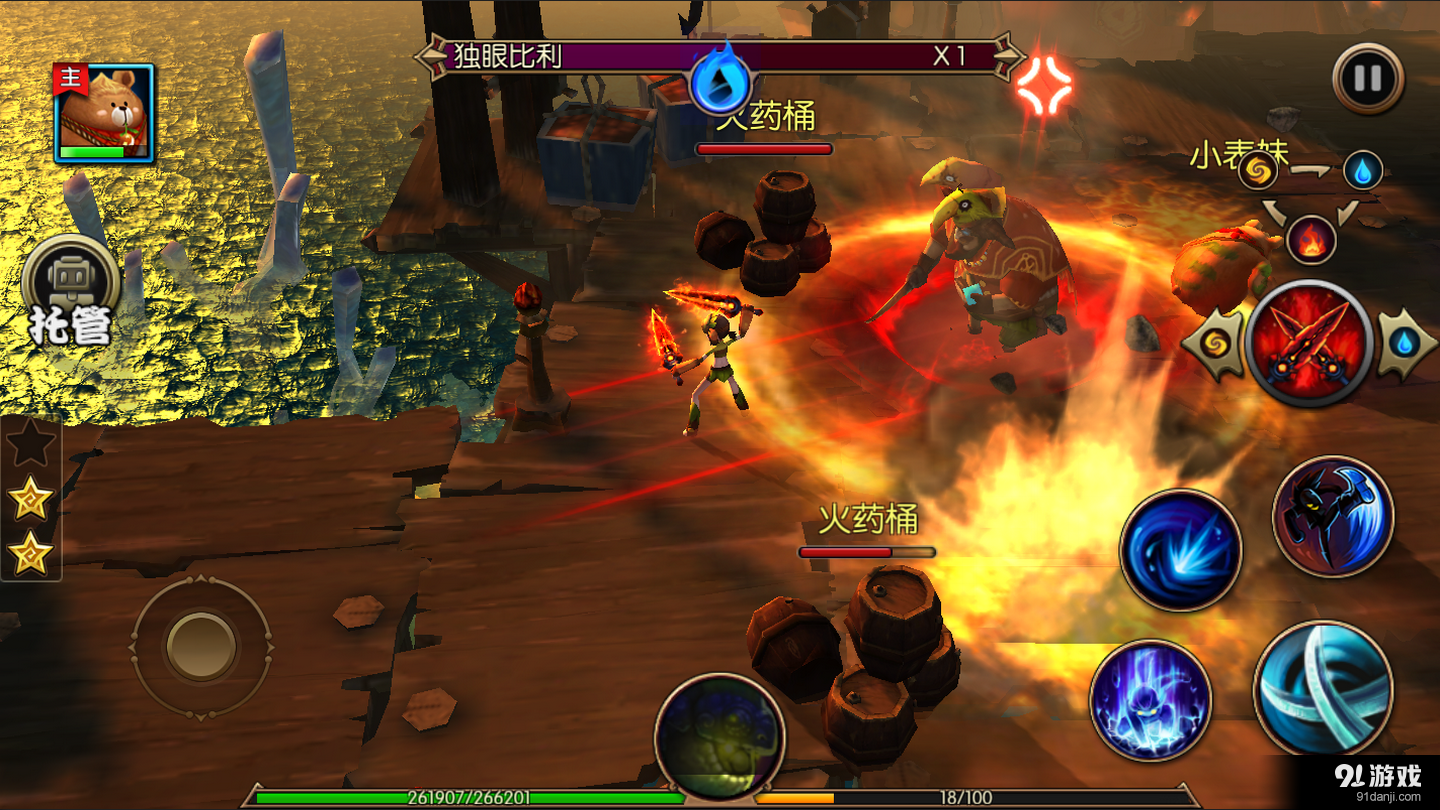Switch element with the right water-drop arrow
The width and height of the screenshot is (1440, 810).
(1405, 344)
